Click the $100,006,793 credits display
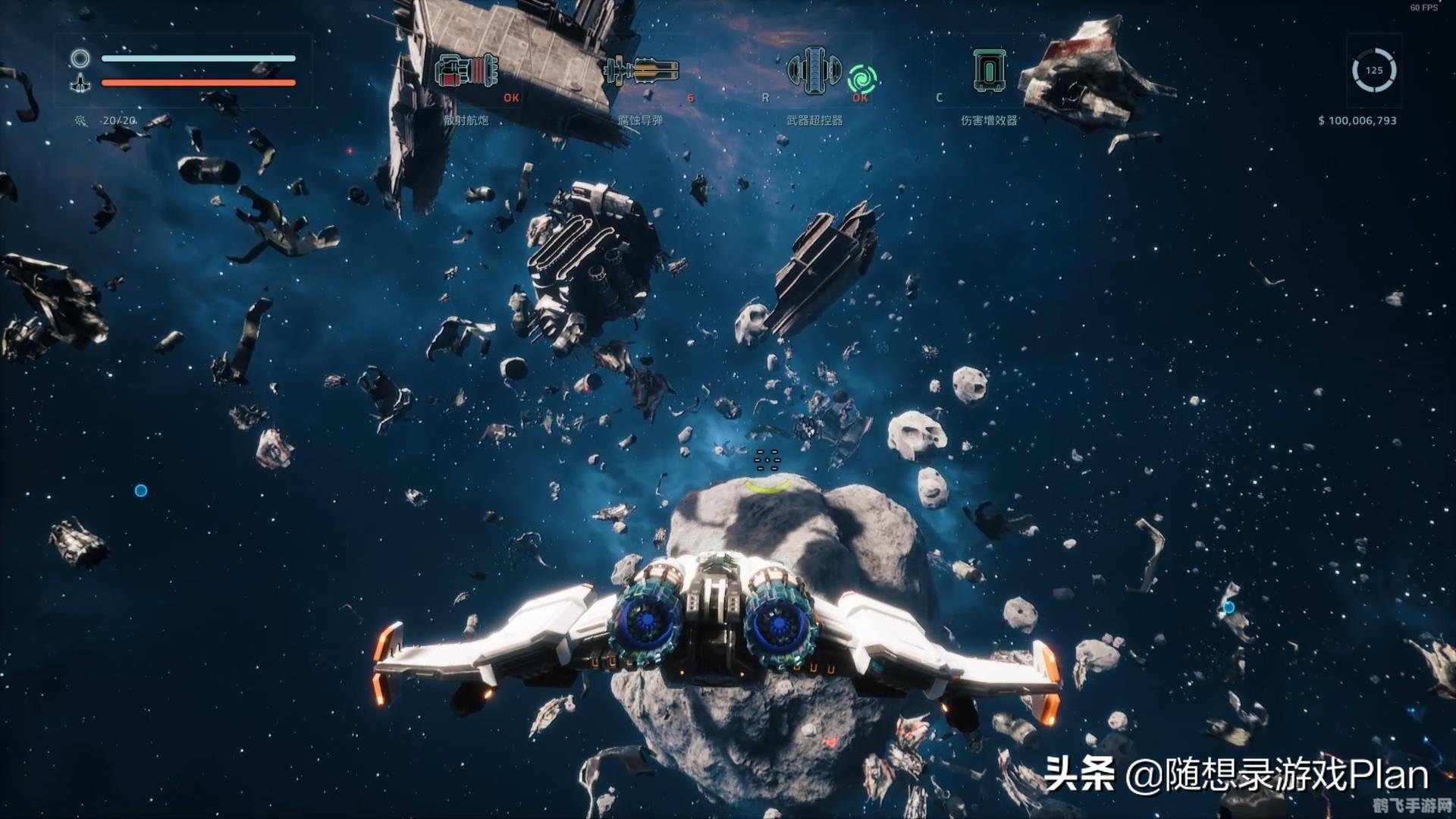 point(1359,120)
